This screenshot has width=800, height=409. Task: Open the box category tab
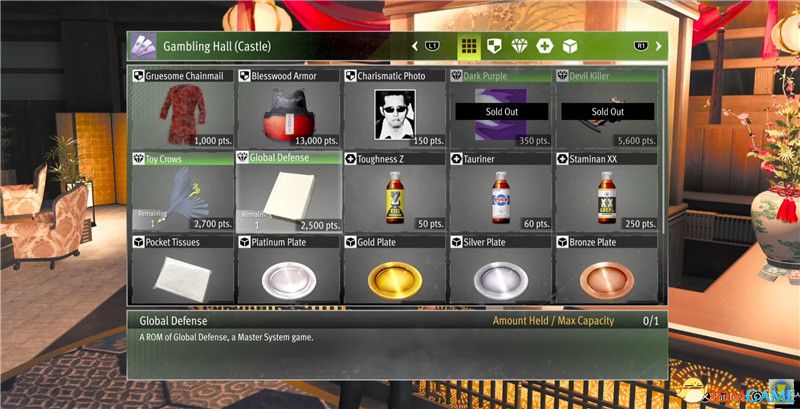click(569, 46)
